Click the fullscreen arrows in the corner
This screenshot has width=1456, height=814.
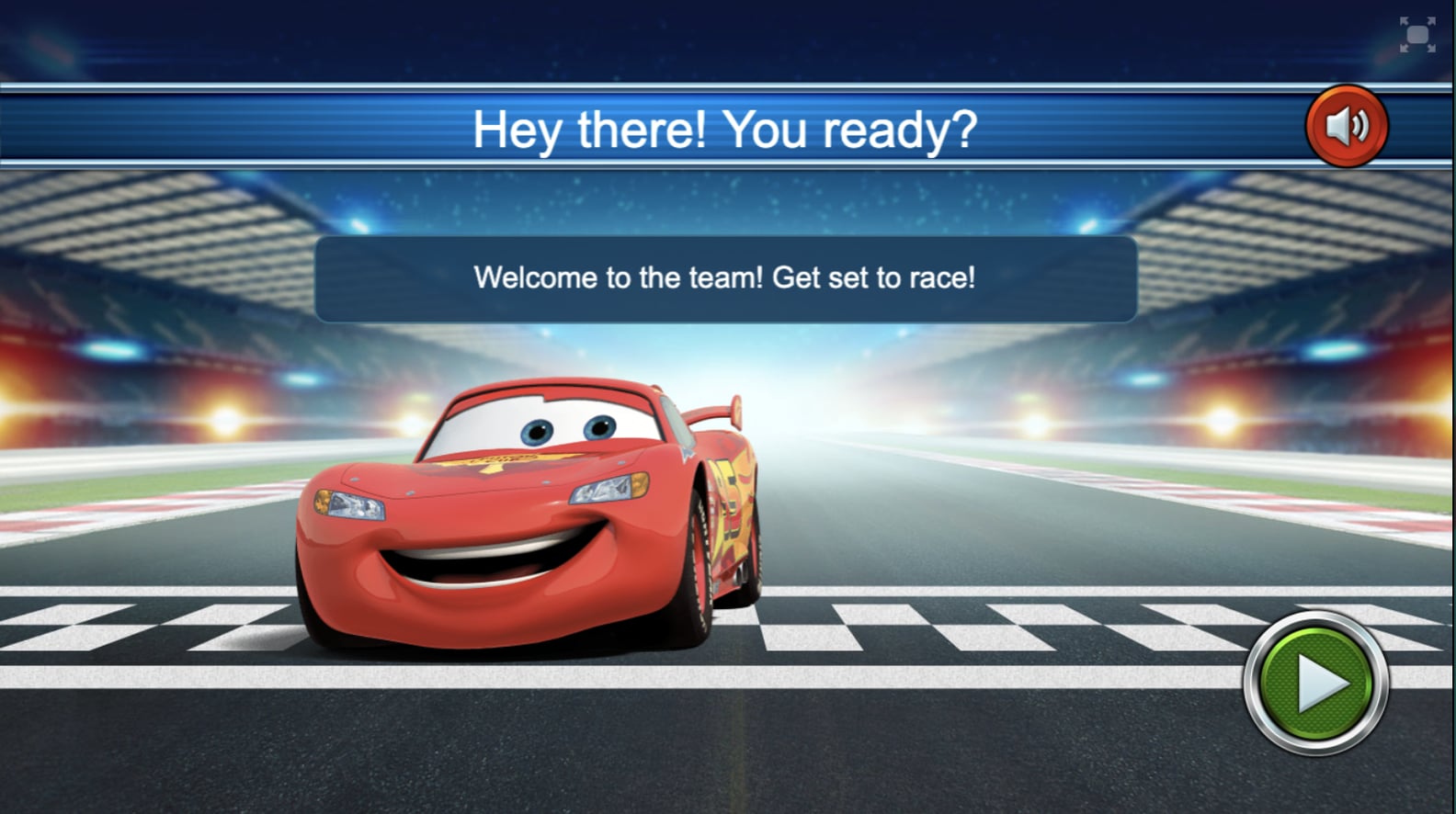(x=1416, y=33)
